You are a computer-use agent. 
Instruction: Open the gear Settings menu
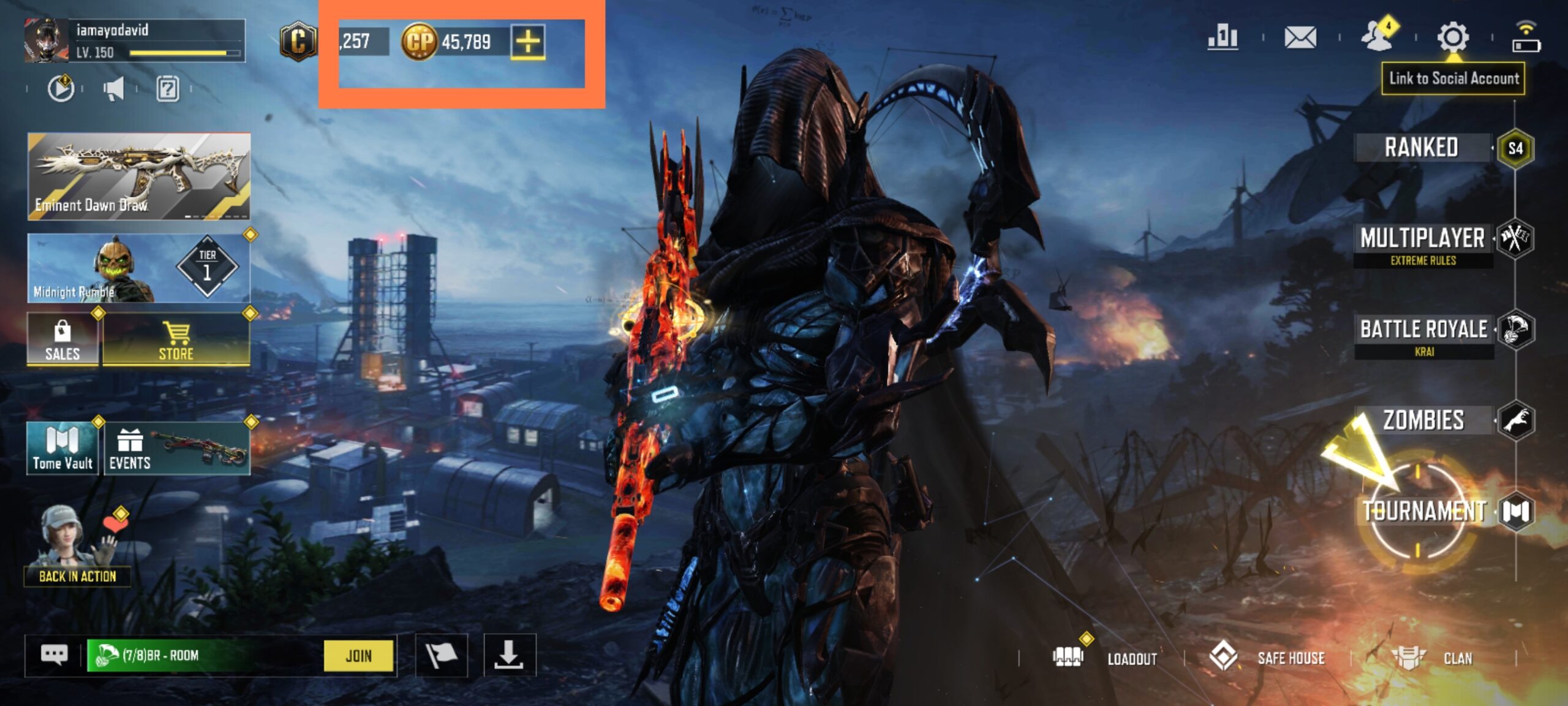point(1452,37)
